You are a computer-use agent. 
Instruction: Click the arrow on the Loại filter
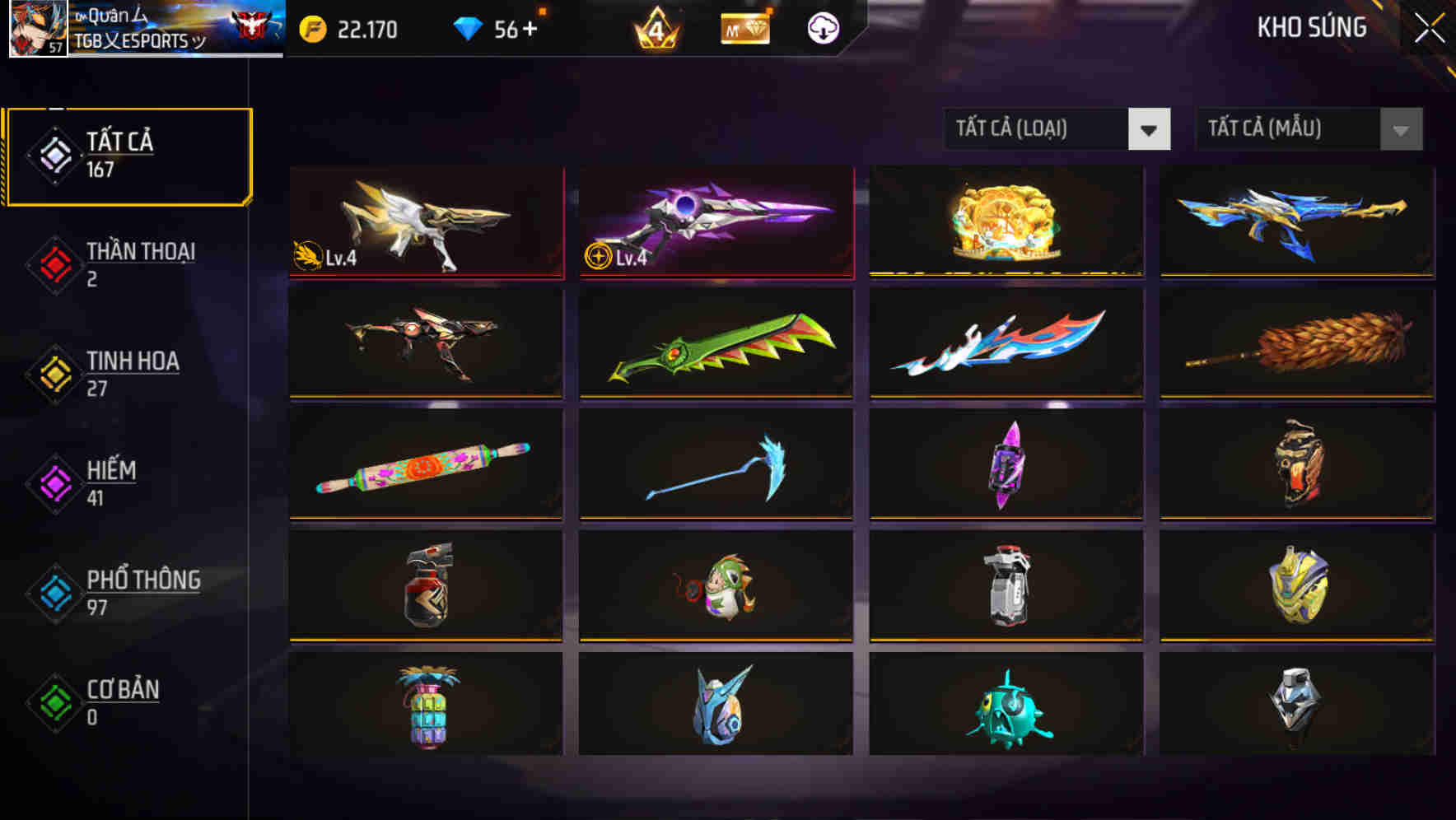click(1150, 129)
